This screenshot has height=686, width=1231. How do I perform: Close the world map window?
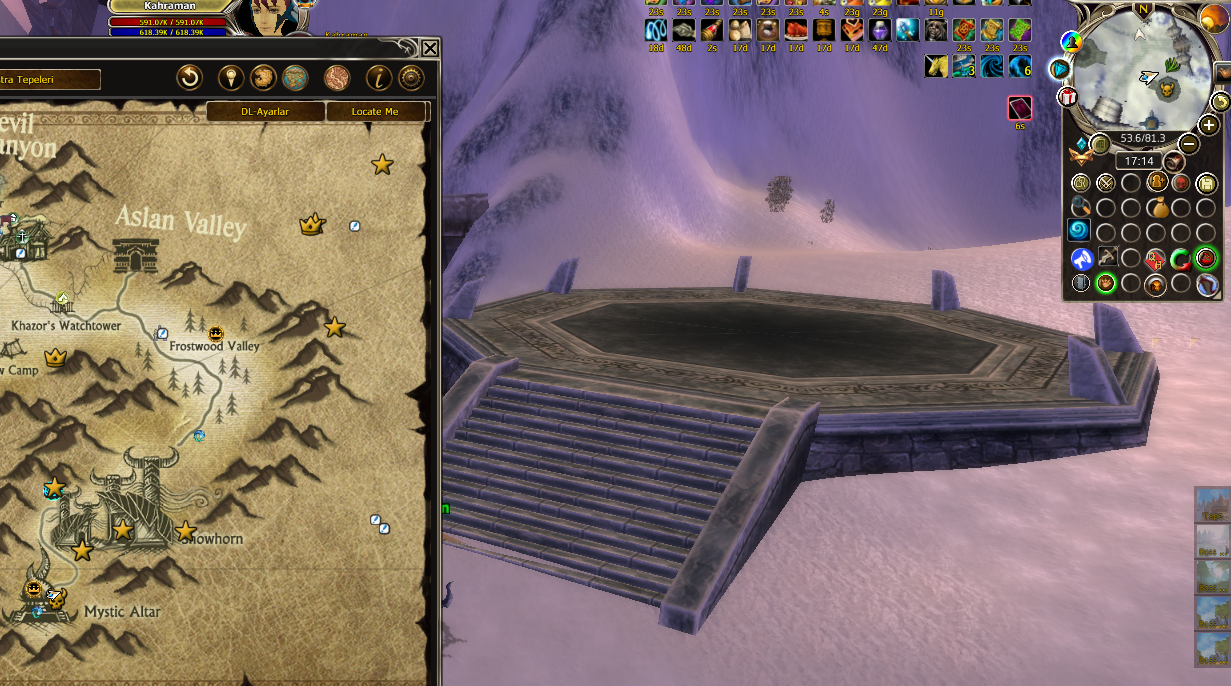click(429, 48)
